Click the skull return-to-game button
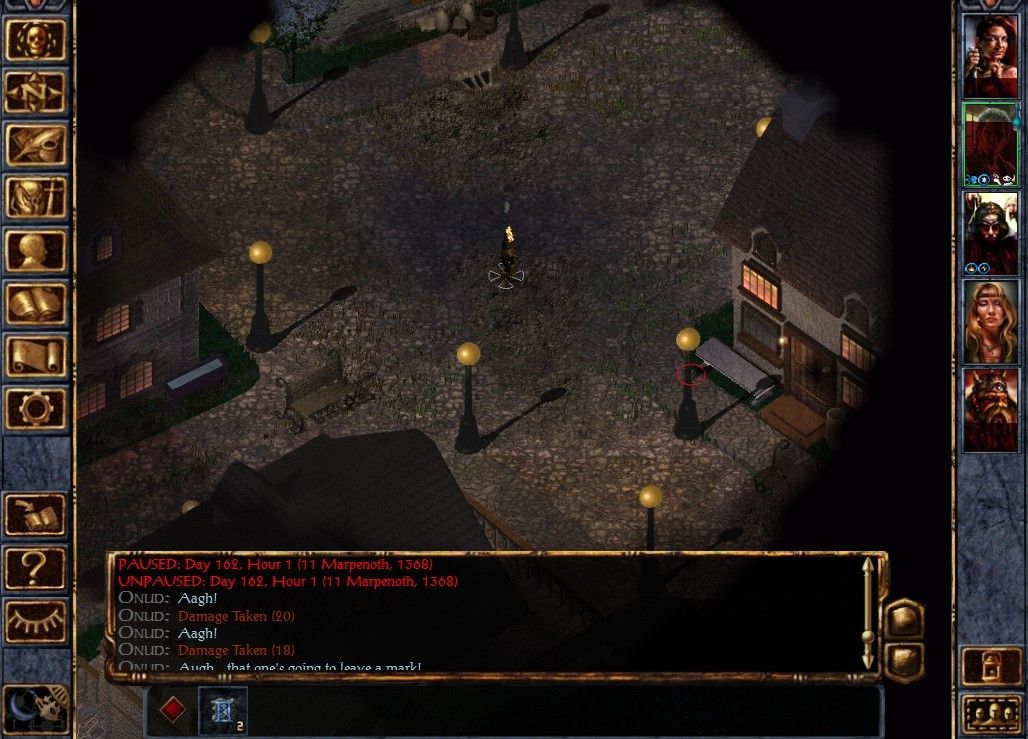The width and height of the screenshot is (1028, 739). (36, 40)
